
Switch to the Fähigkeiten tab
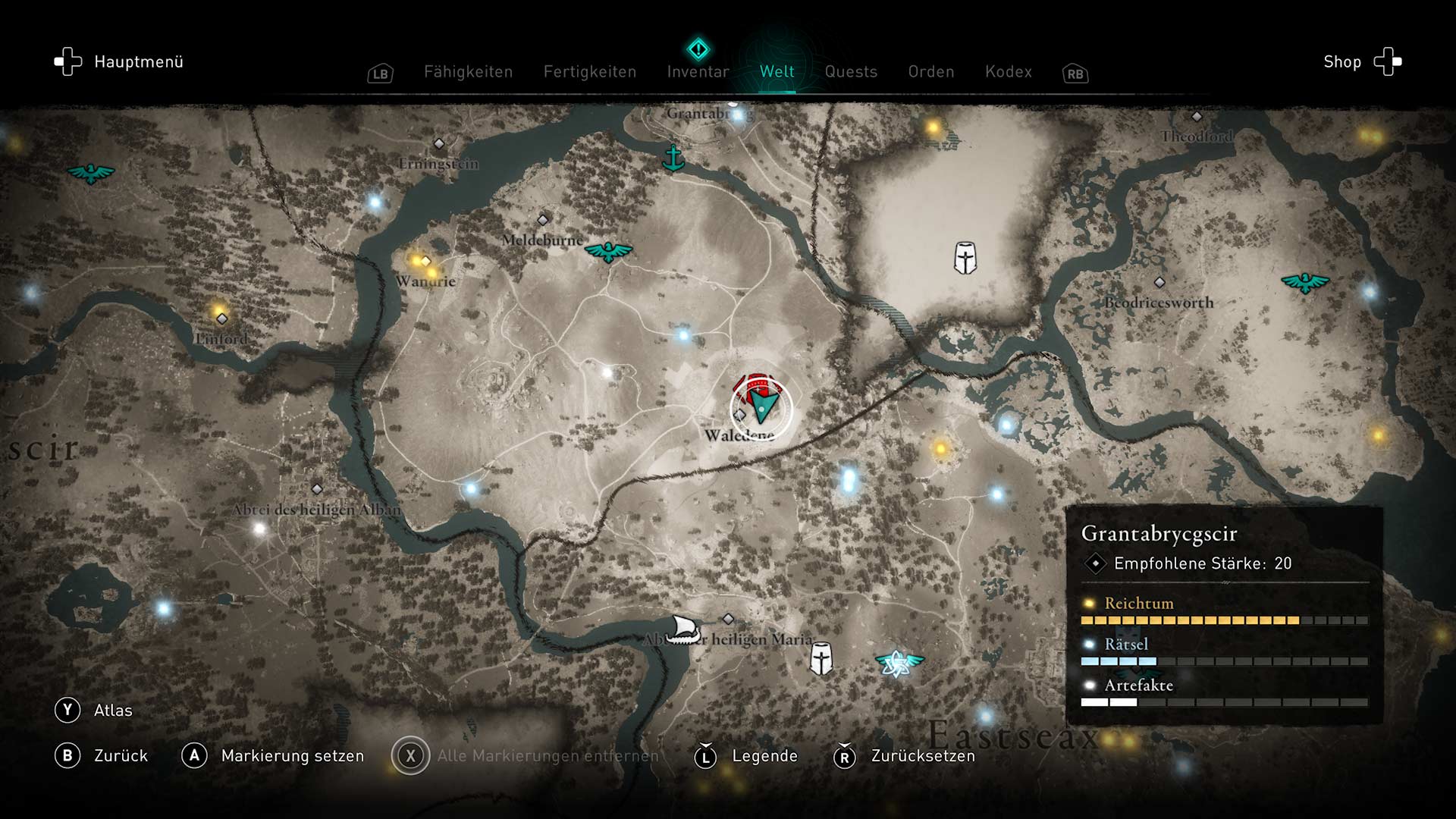[x=468, y=72]
